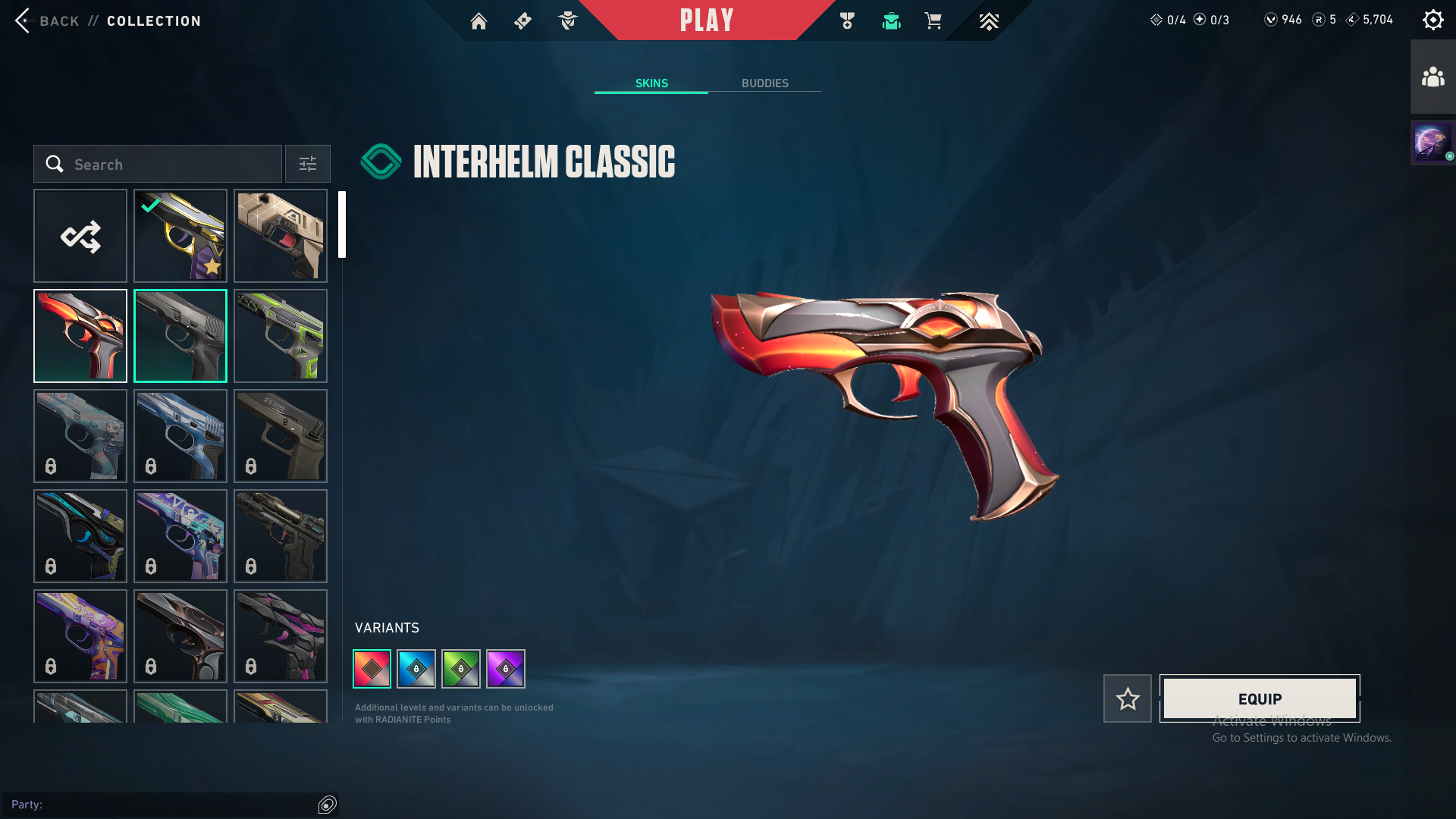Image resolution: width=1456 pixels, height=819 pixels.
Task: Favorite this skin with the star button
Action: [1128, 698]
